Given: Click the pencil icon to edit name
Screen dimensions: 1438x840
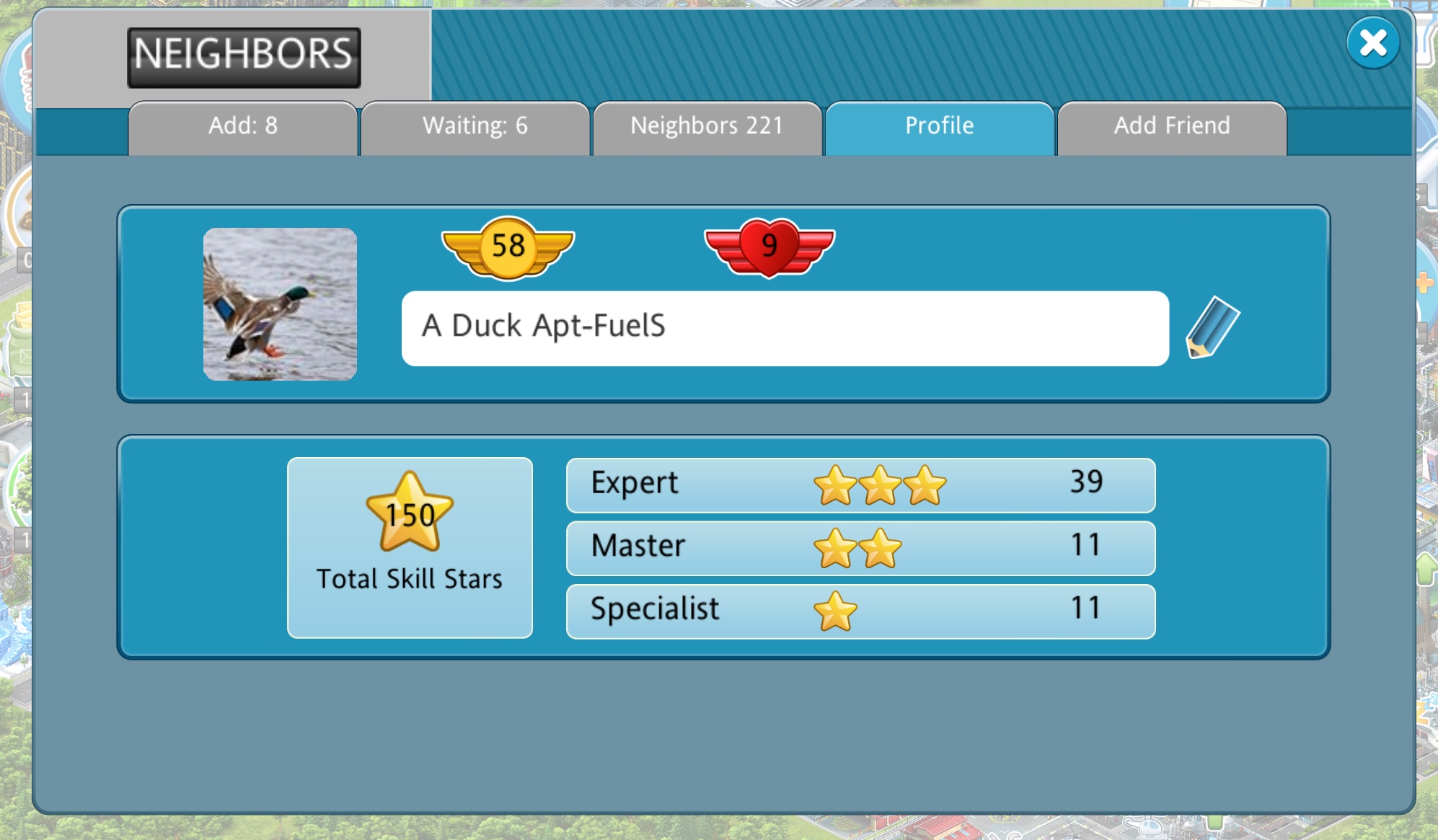Looking at the screenshot, I should click(x=1212, y=328).
